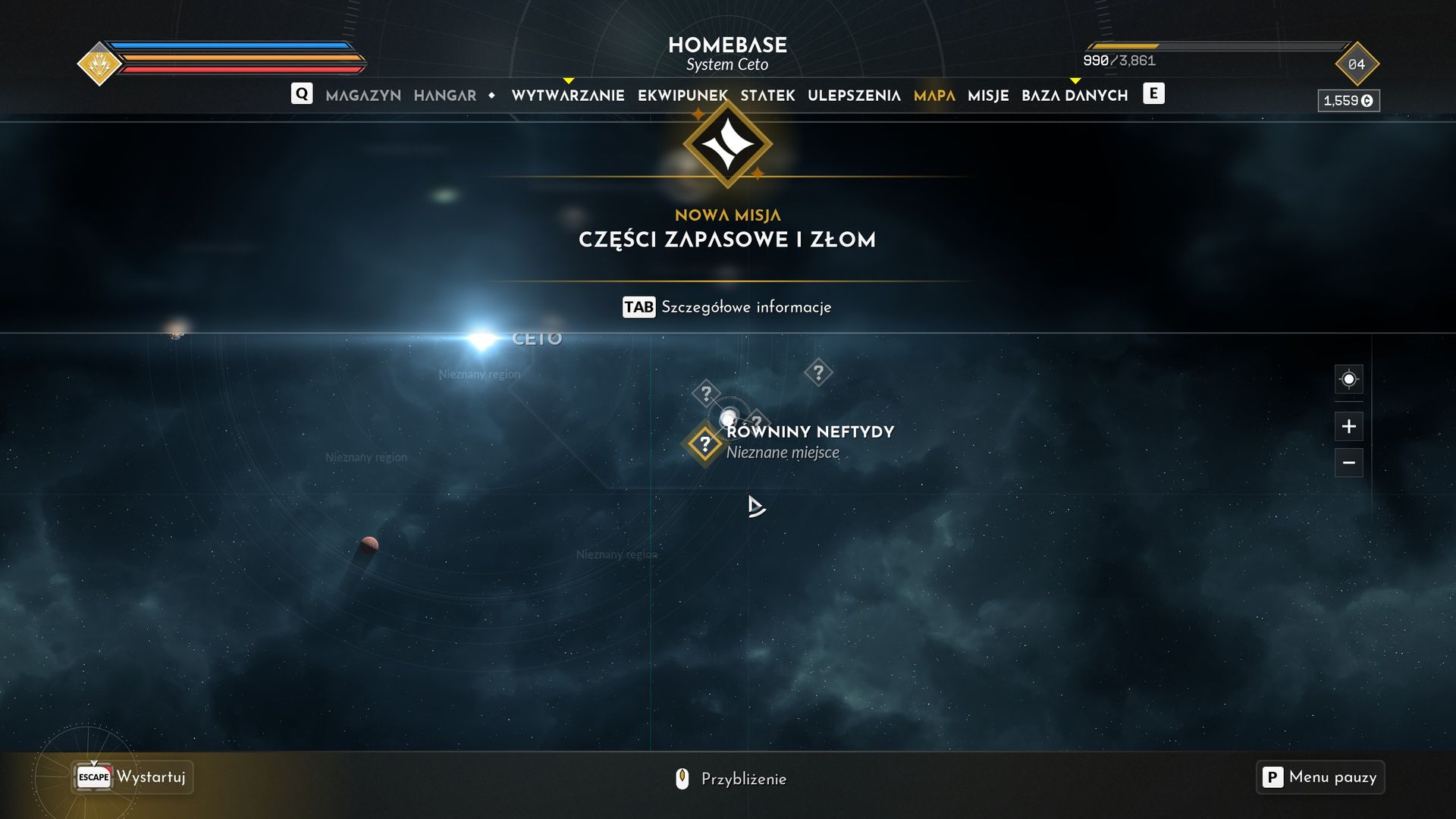Screen dimensions: 1456x819
Task: Click the Wystartuj launch button
Action: click(133, 777)
